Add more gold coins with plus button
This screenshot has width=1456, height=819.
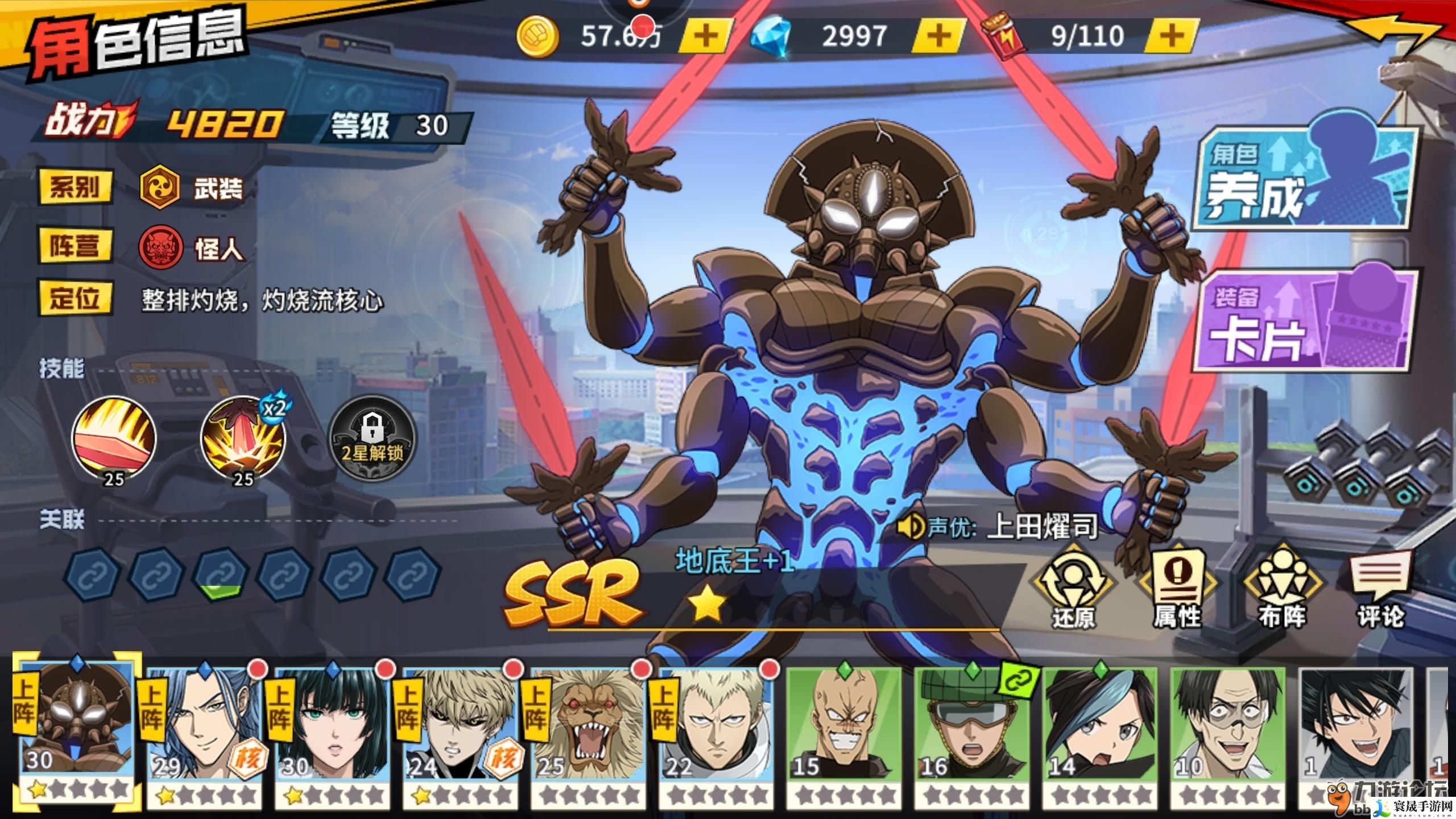pyautogui.click(x=706, y=36)
